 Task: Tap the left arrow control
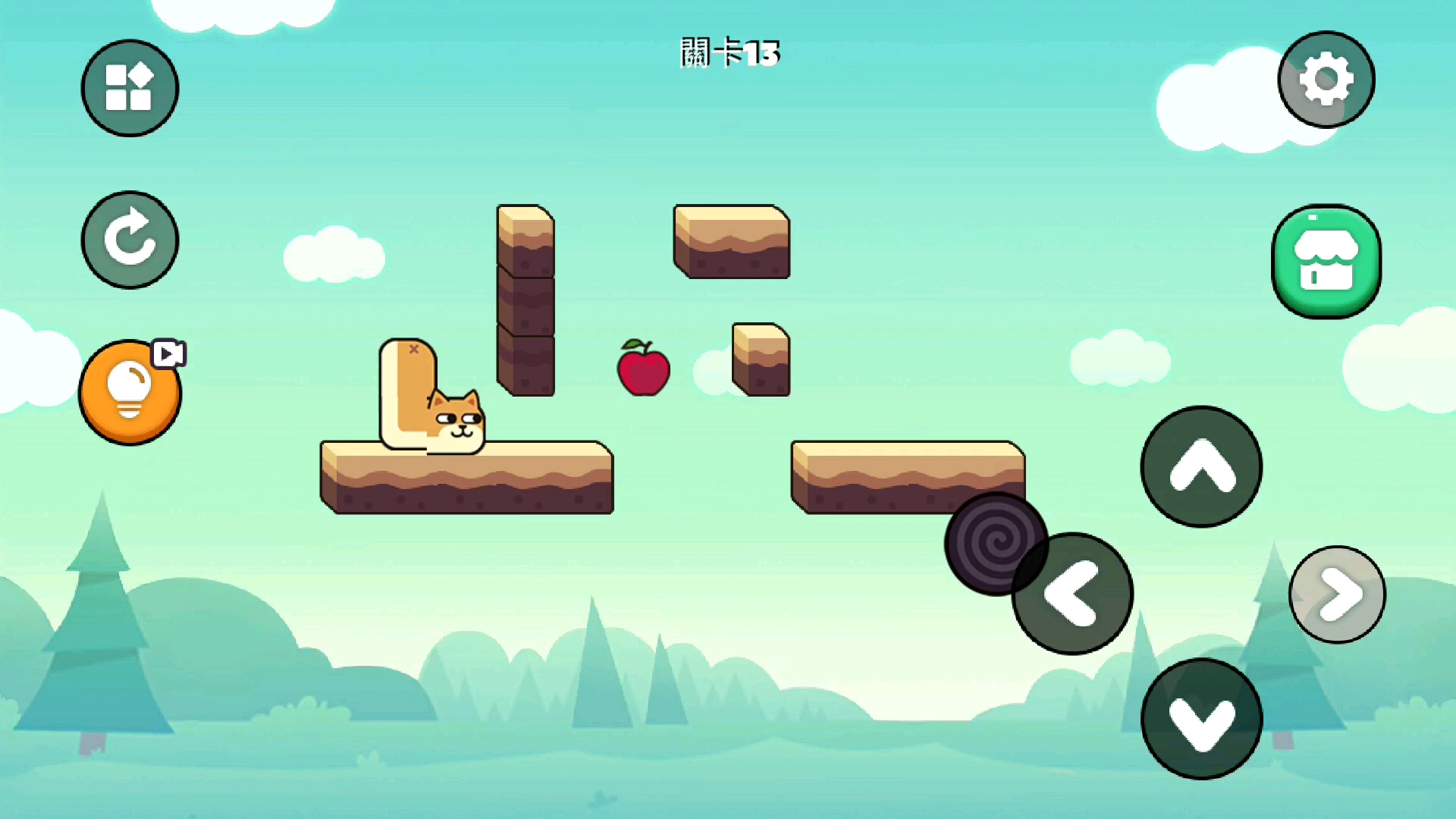(x=1072, y=594)
